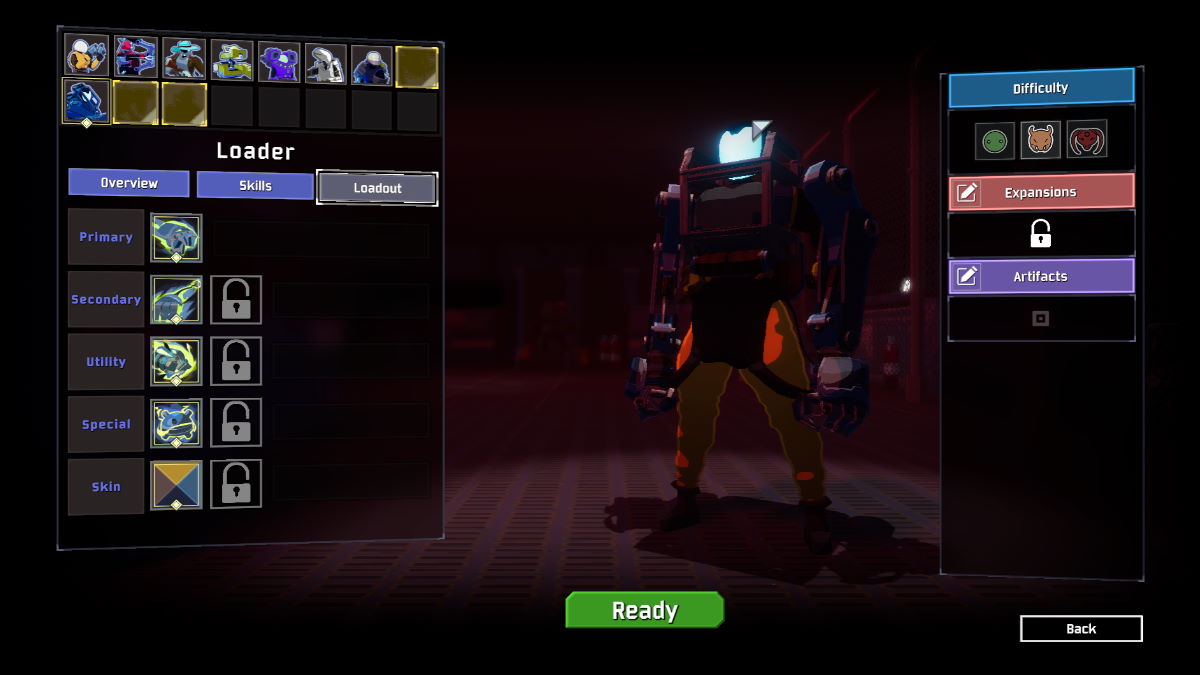Select the blue Loader survivor portrait
Image resolution: width=1200 pixels, height=675 pixels.
(x=86, y=102)
